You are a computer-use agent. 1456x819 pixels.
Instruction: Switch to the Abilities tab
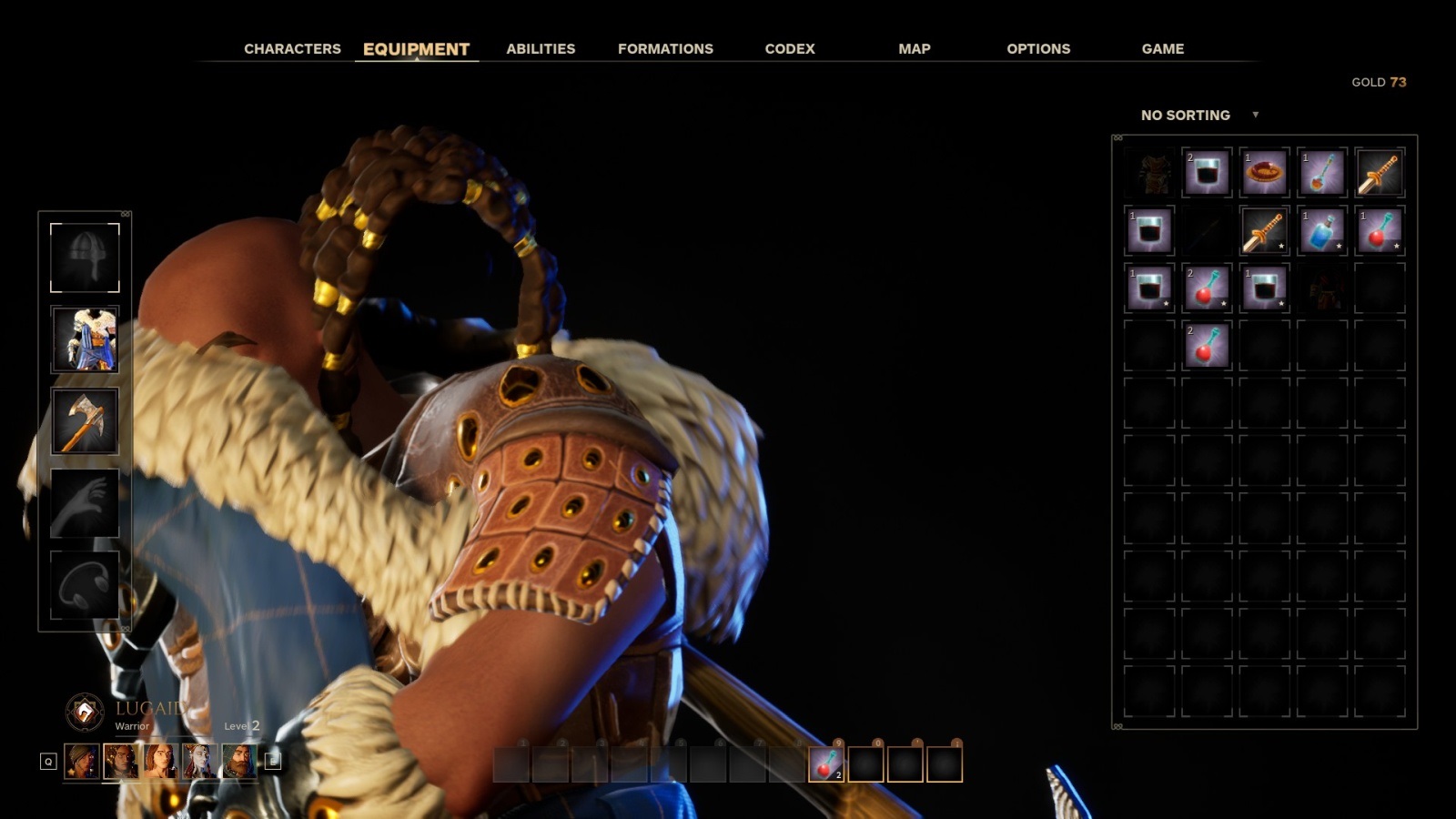pyautogui.click(x=541, y=49)
